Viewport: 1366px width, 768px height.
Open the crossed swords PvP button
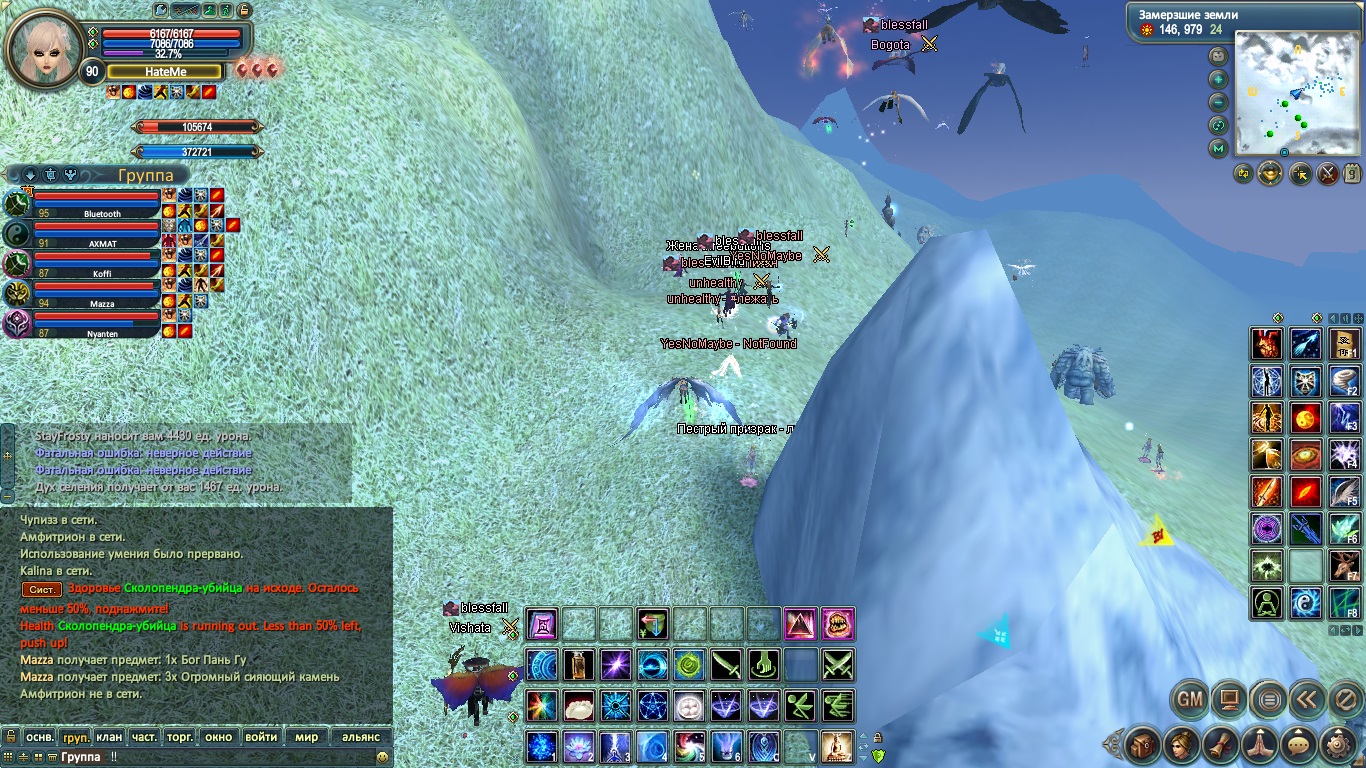point(1328,174)
